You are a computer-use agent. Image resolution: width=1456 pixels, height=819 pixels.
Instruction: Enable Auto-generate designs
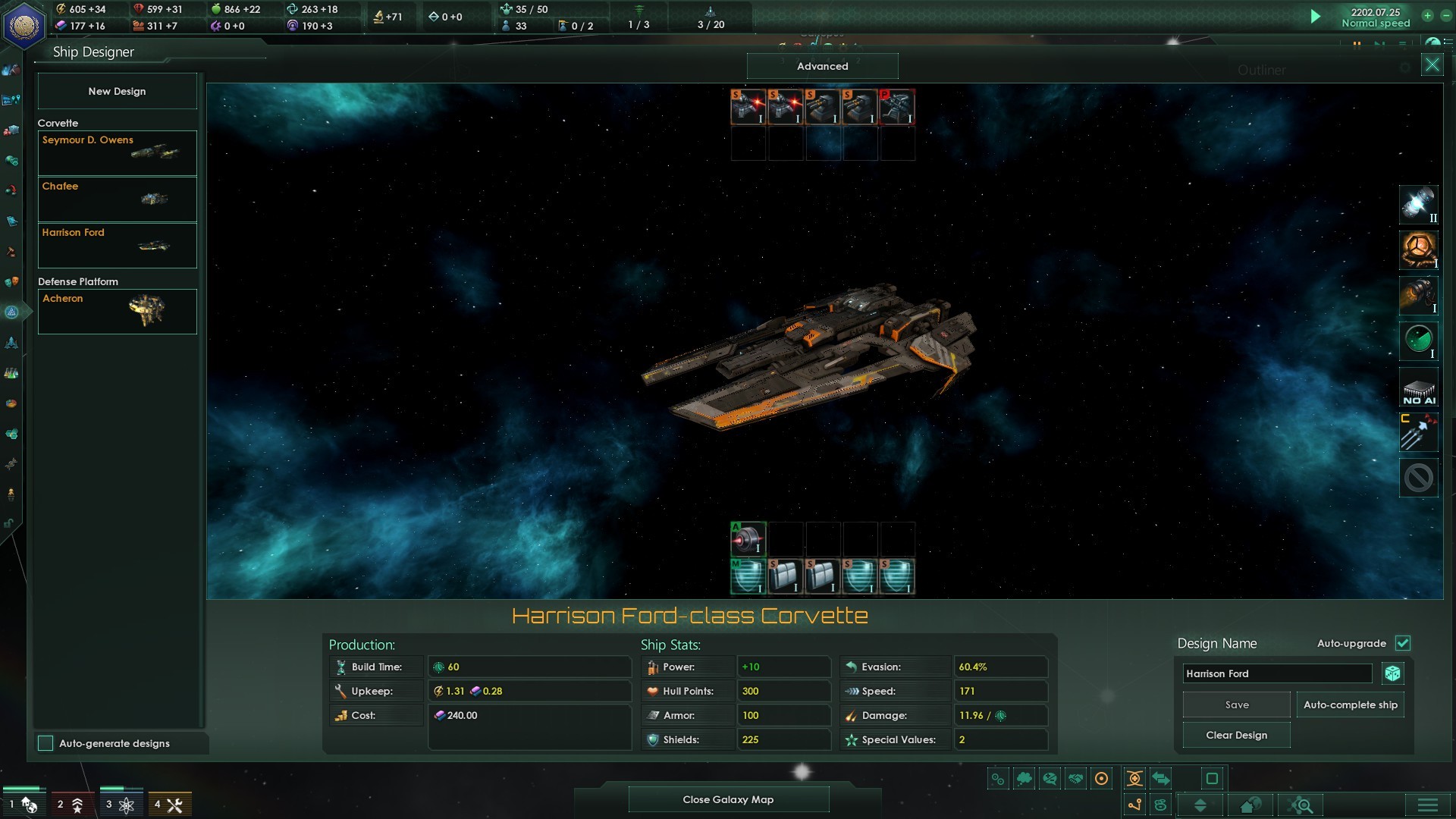pyautogui.click(x=46, y=743)
